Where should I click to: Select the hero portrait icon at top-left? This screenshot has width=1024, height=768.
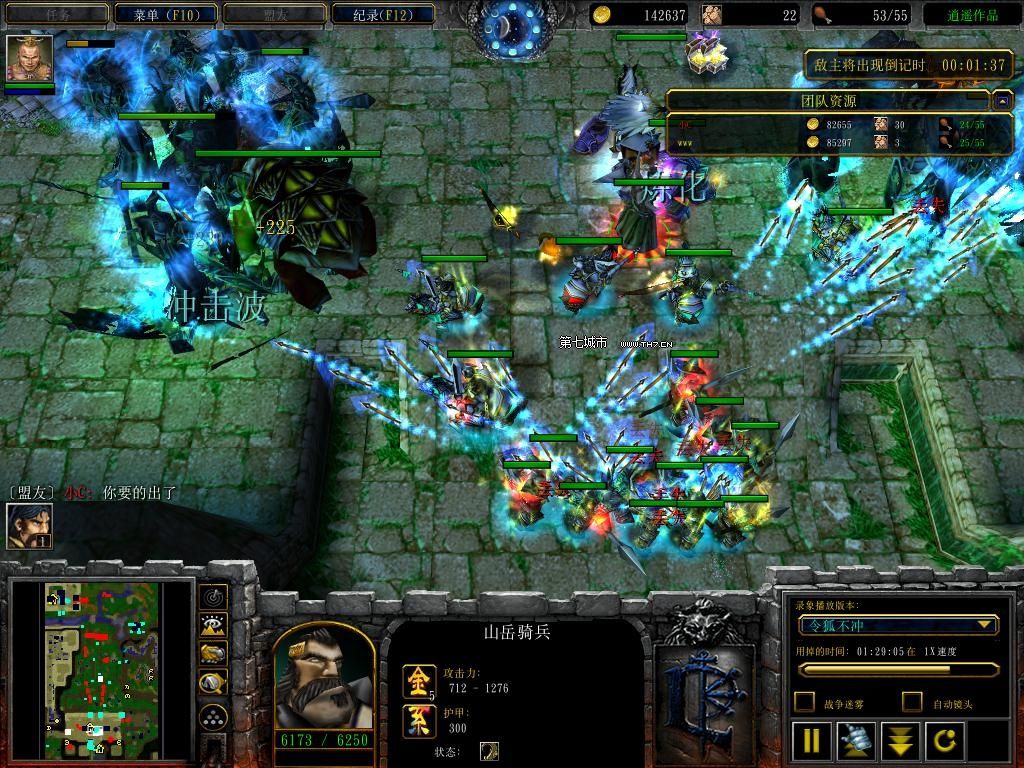[29, 58]
